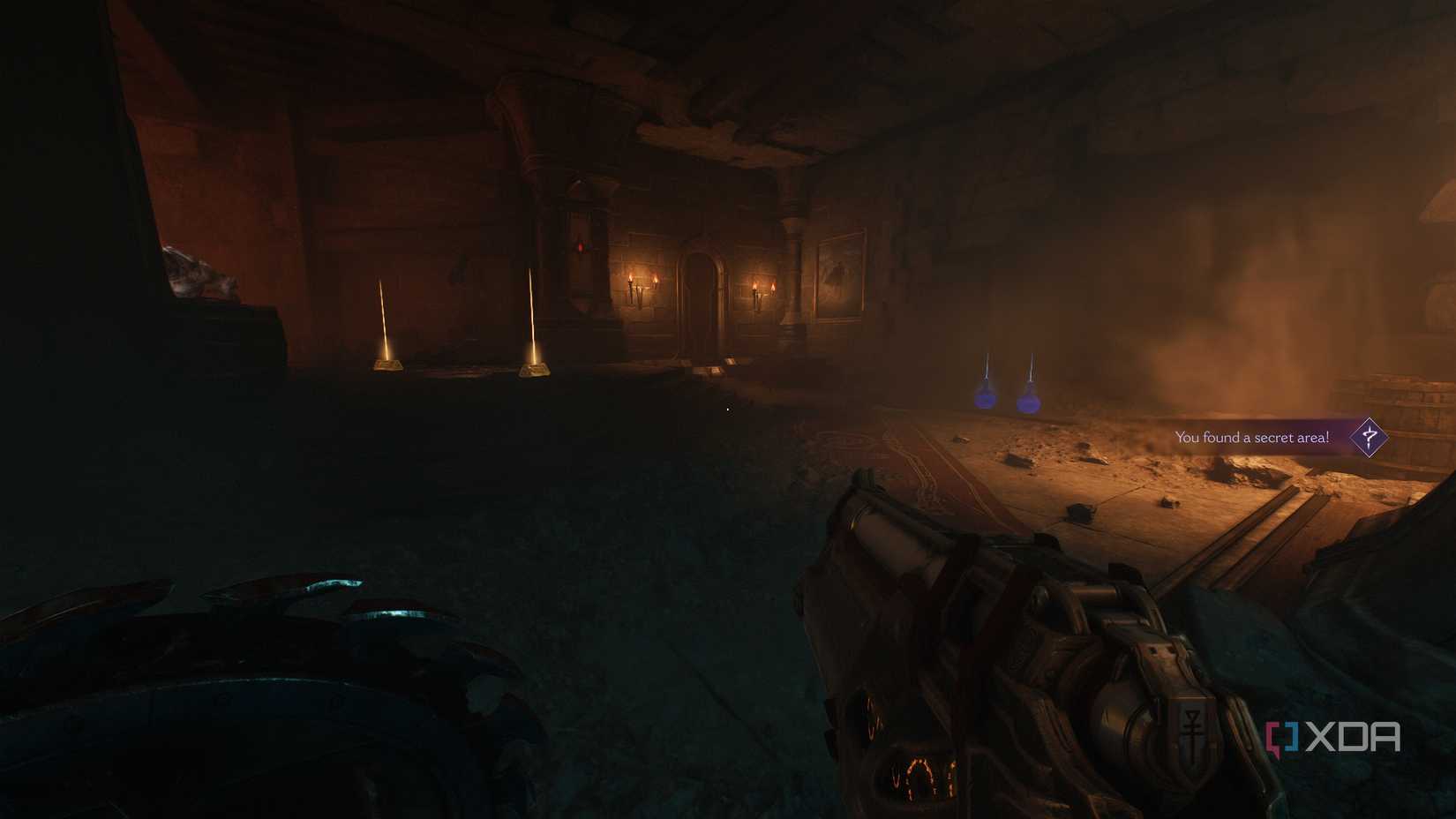The height and width of the screenshot is (819, 1456).
Task: Click the crosshair dot at screen center
Action: 726,409
